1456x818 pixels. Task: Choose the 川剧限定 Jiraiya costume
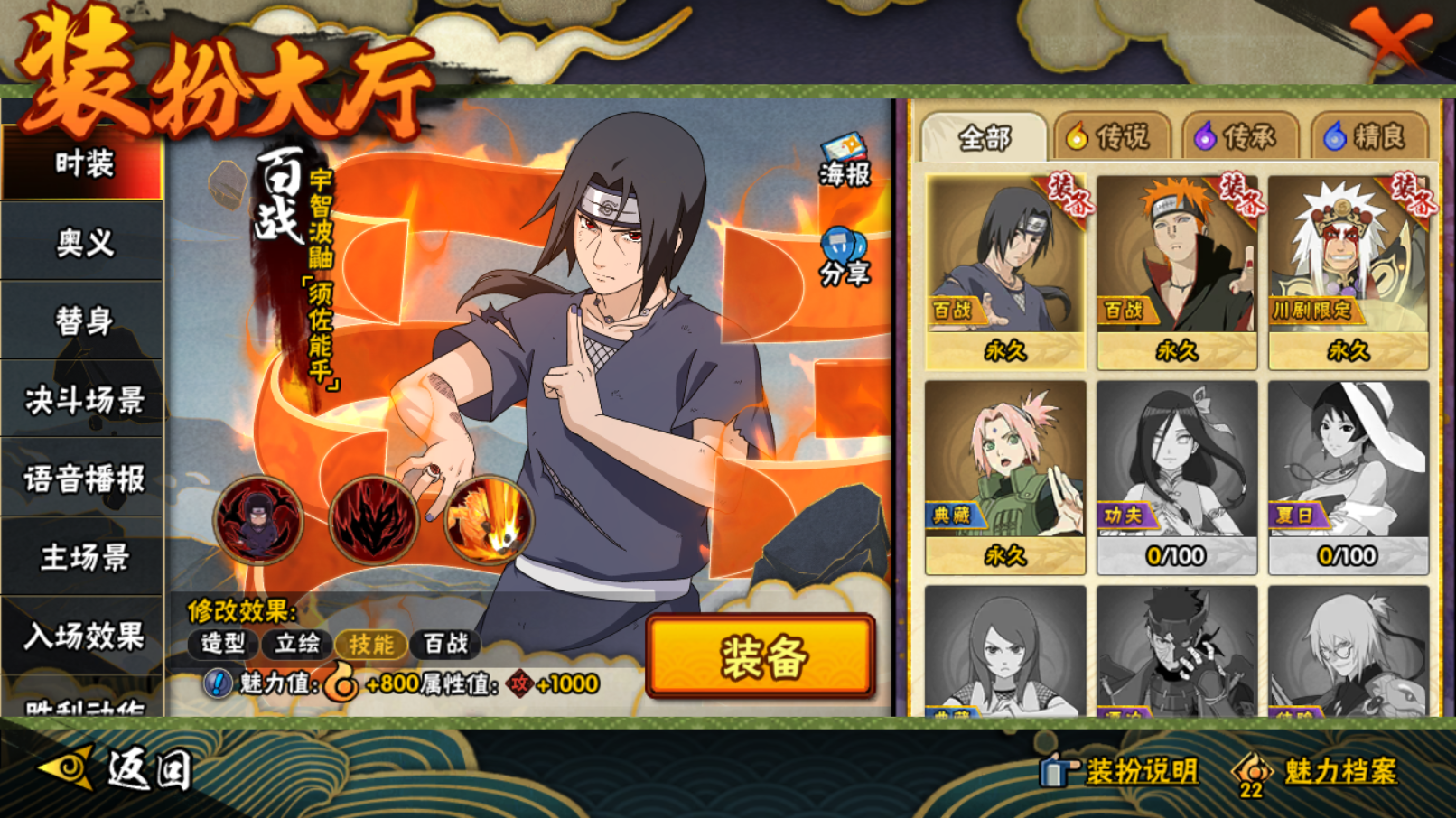pyautogui.click(x=1348, y=272)
